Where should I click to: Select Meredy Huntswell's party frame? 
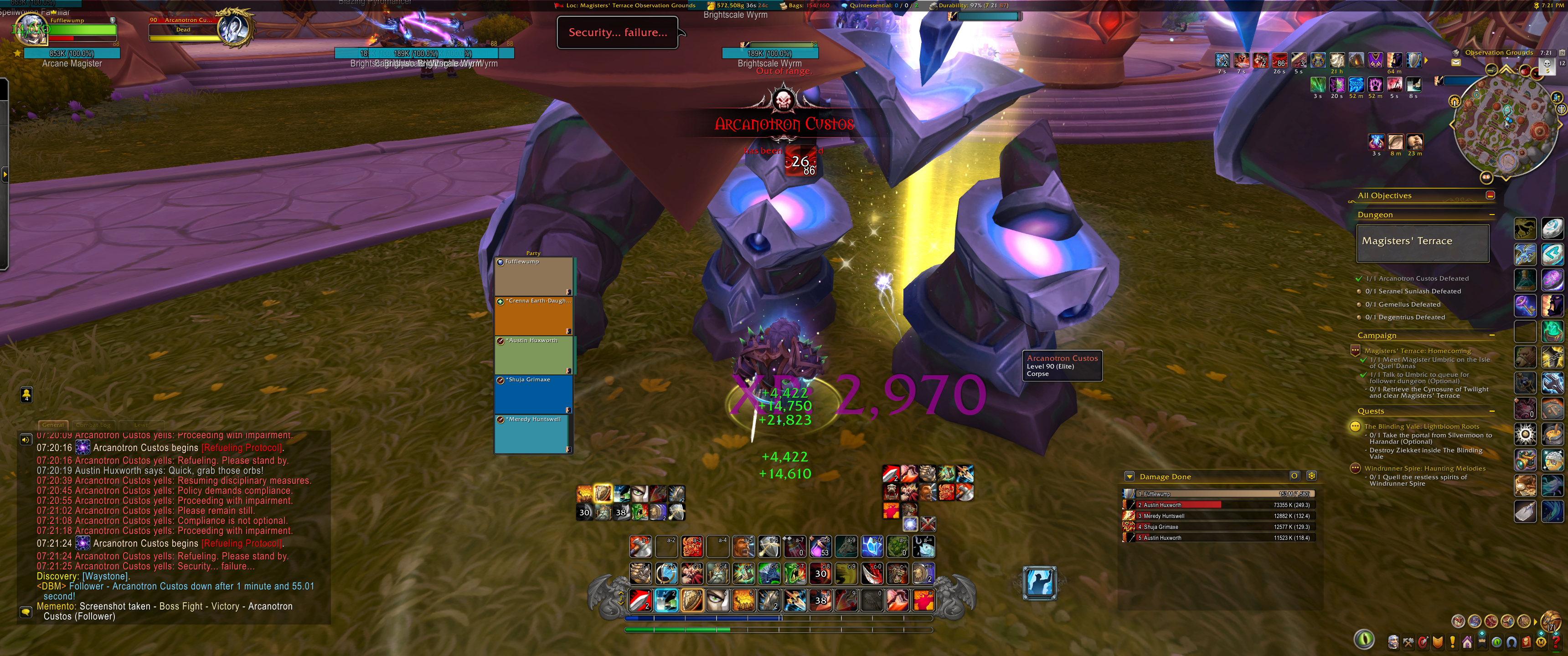[533, 433]
